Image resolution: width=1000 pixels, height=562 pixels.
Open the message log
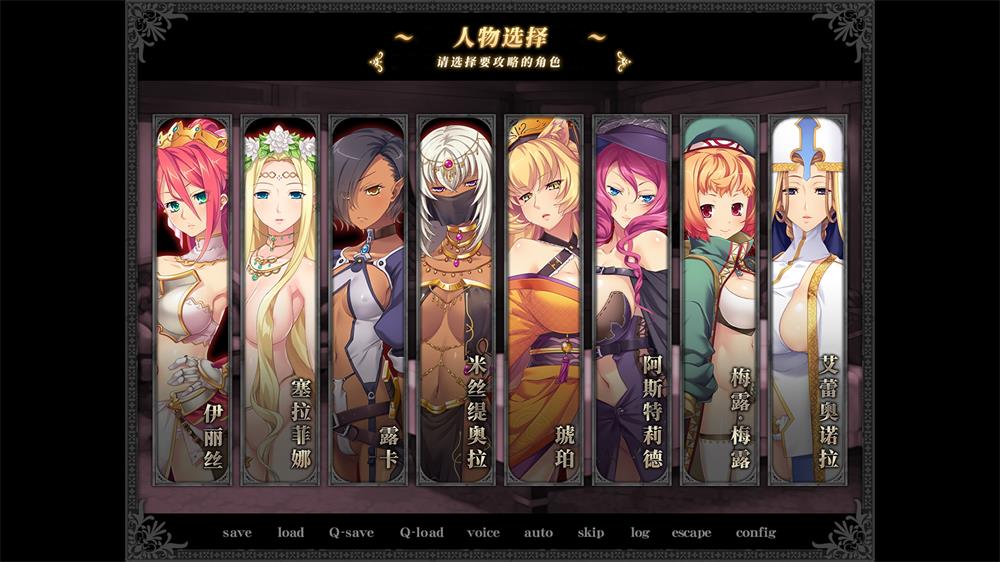(640, 533)
